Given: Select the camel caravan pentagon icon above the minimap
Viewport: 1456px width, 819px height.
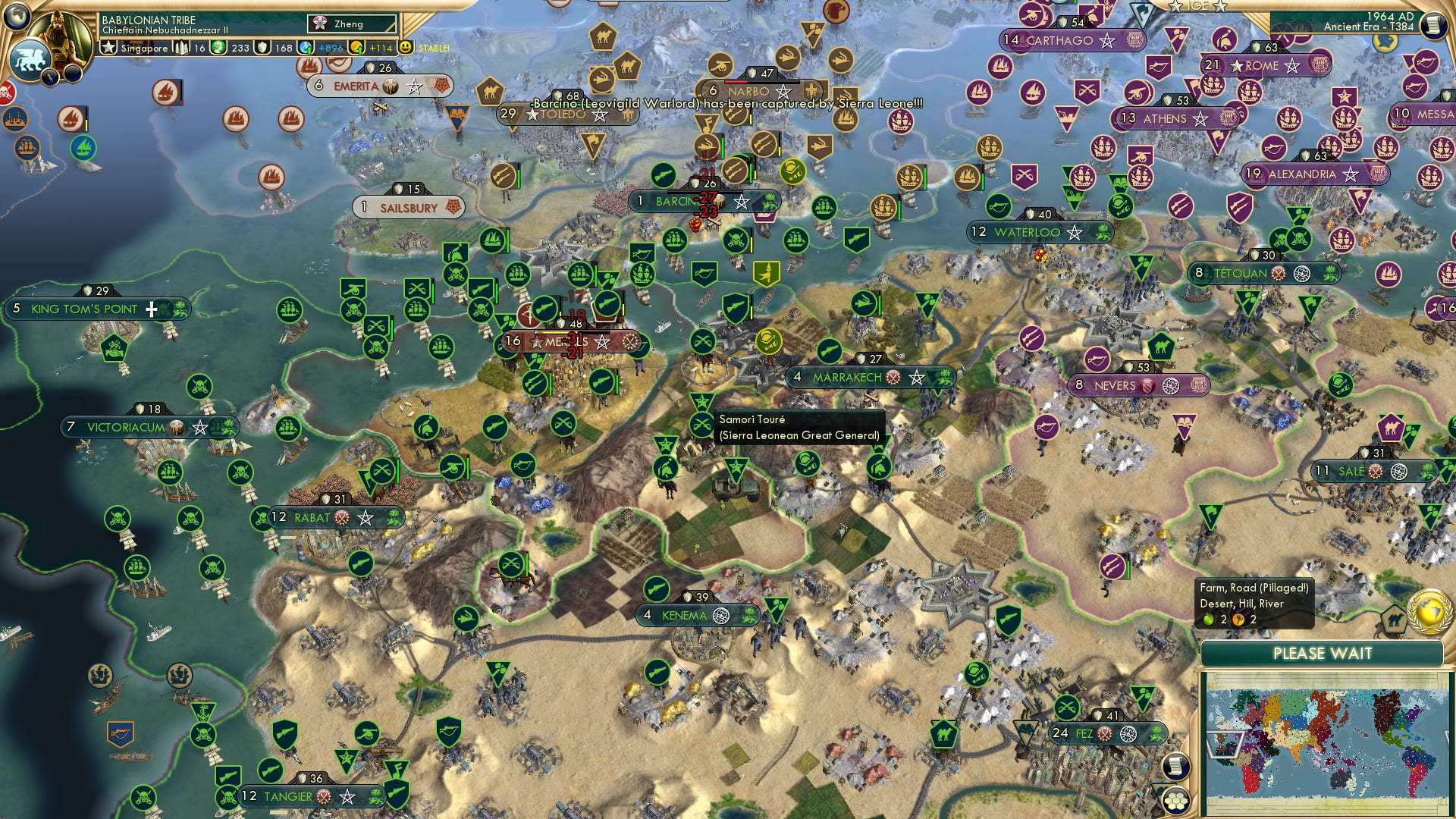Looking at the screenshot, I should (x=1393, y=620).
